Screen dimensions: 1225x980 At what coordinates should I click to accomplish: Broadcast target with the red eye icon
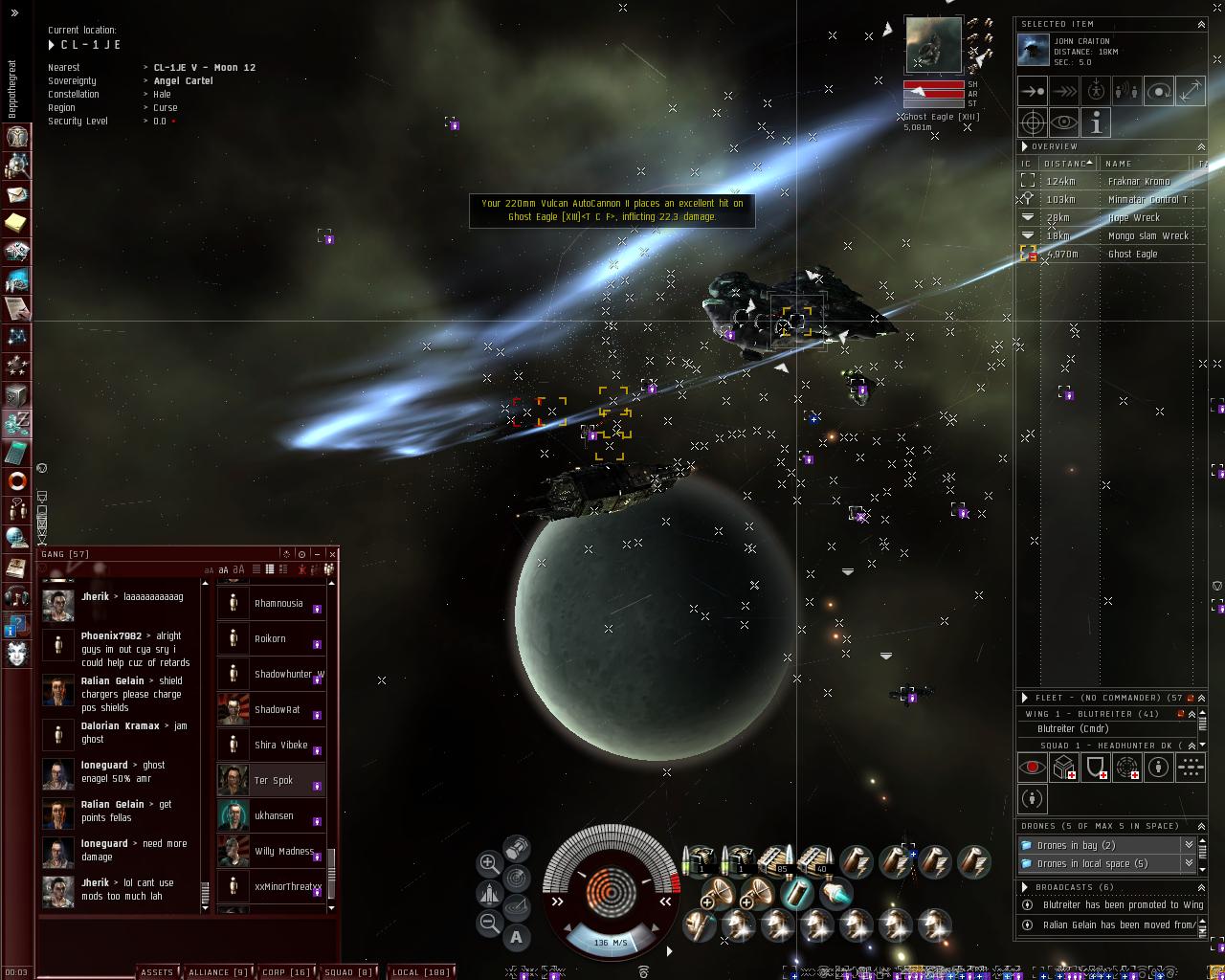click(1032, 768)
